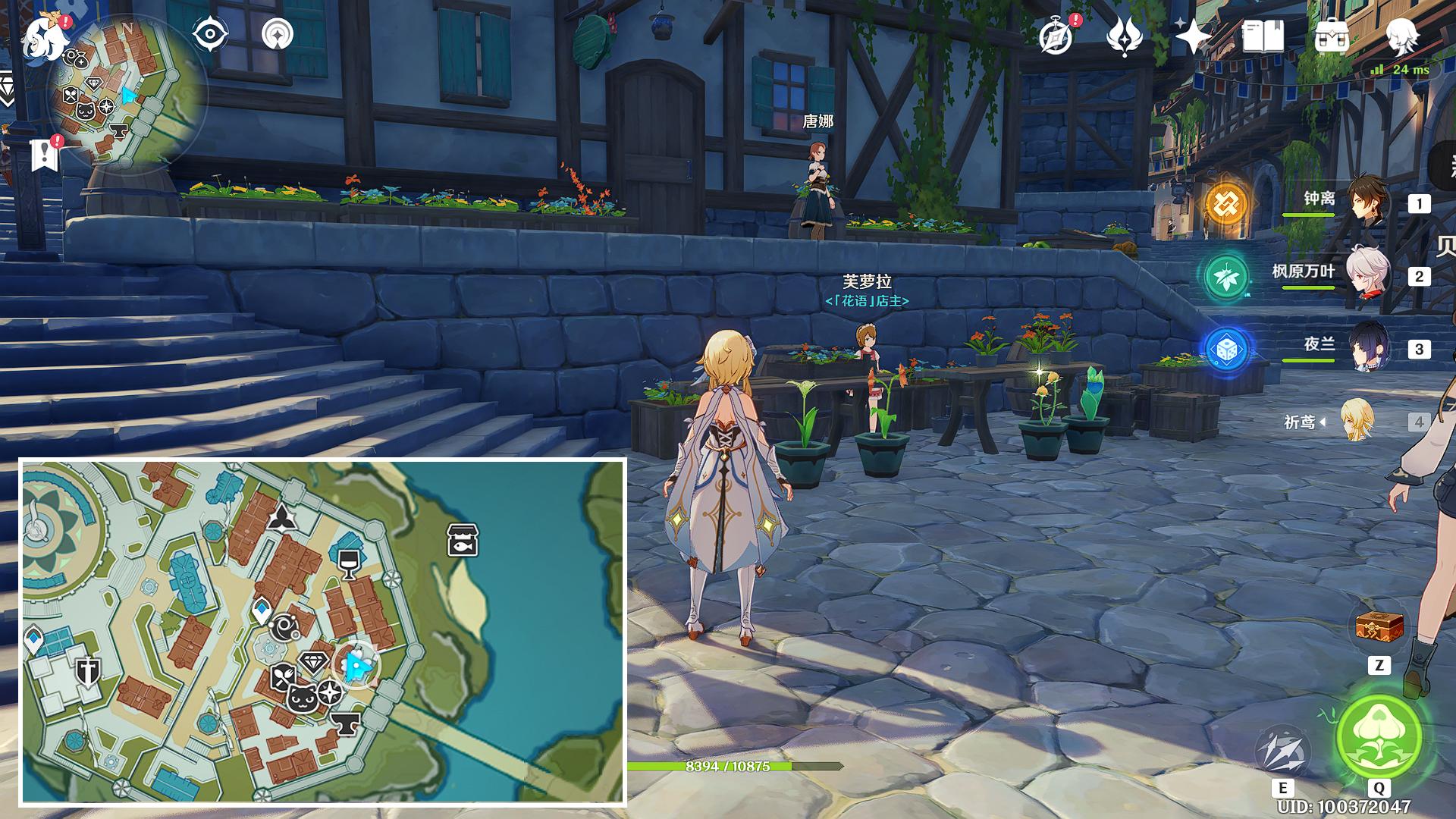This screenshot has height=819, width=1456.
Task: Open the quest bookmark icon
Action: click(45, 154)
